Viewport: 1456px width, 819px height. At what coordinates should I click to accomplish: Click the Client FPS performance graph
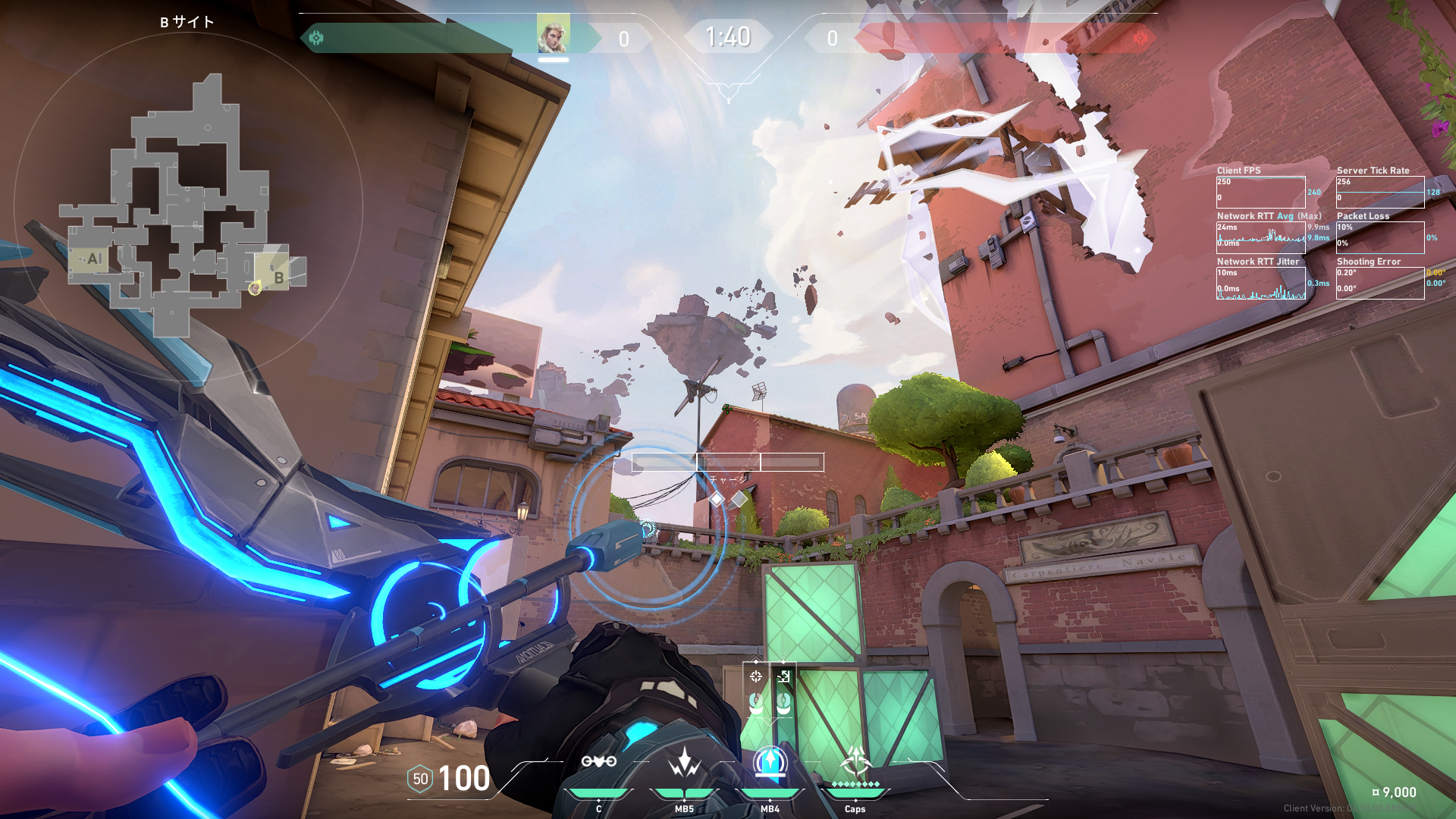click(1260, 192)
